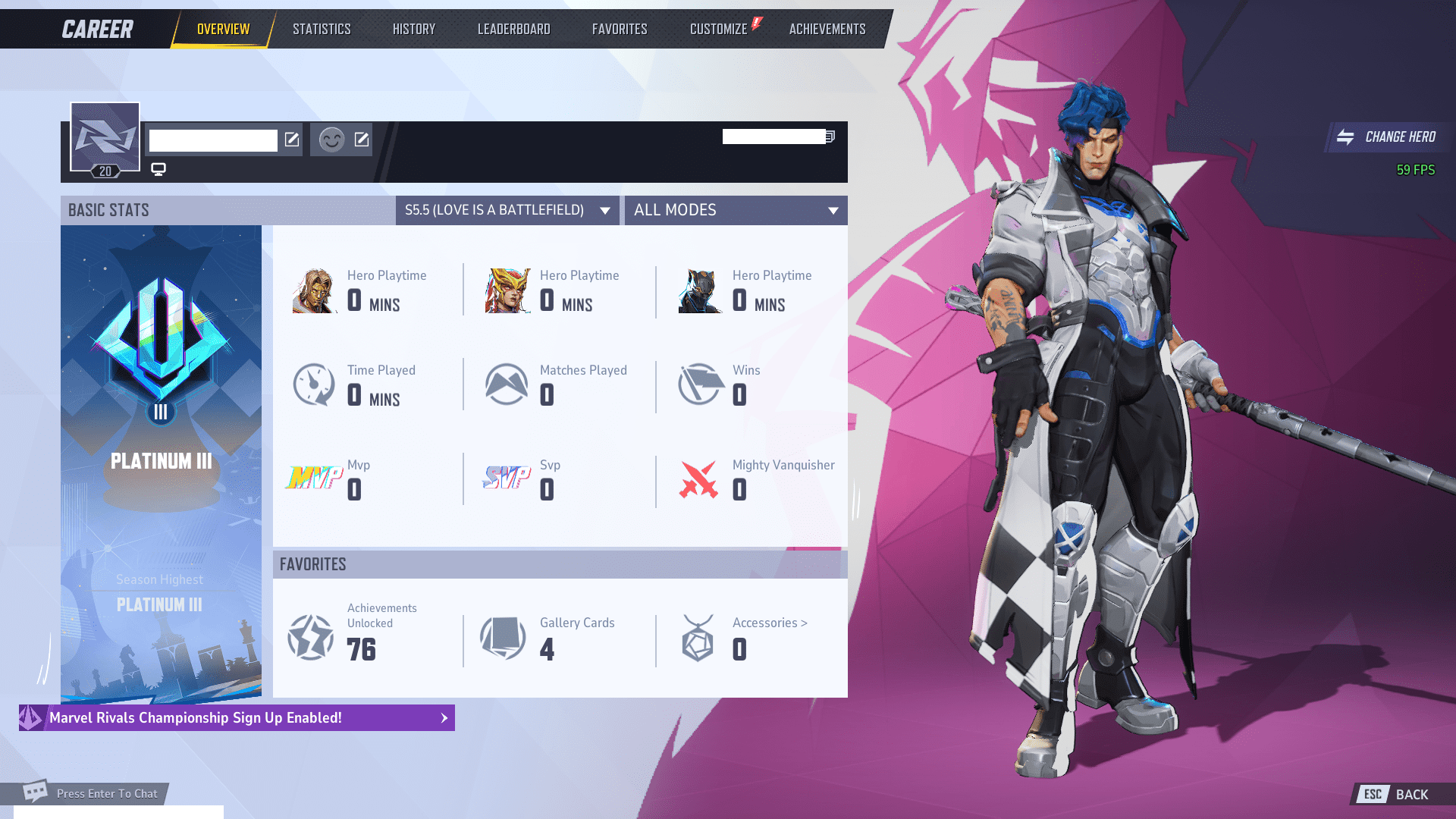The height and width of the screenshot is (819, 1456).
Task: Click the MVP badge icon
Action: tap(313, 478)
